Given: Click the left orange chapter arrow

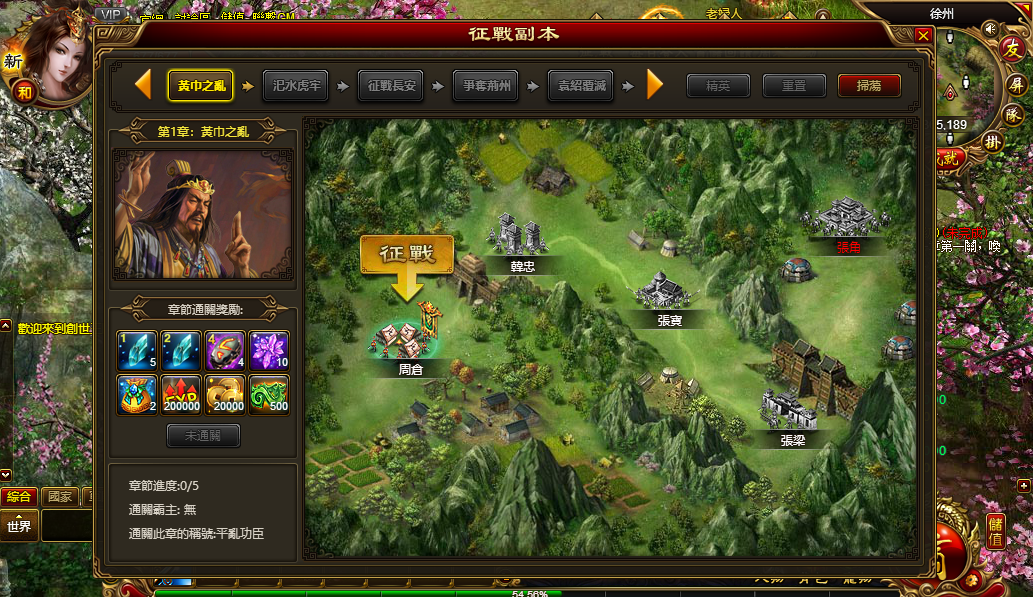Looking at the screenshot, I should [143, 85].
